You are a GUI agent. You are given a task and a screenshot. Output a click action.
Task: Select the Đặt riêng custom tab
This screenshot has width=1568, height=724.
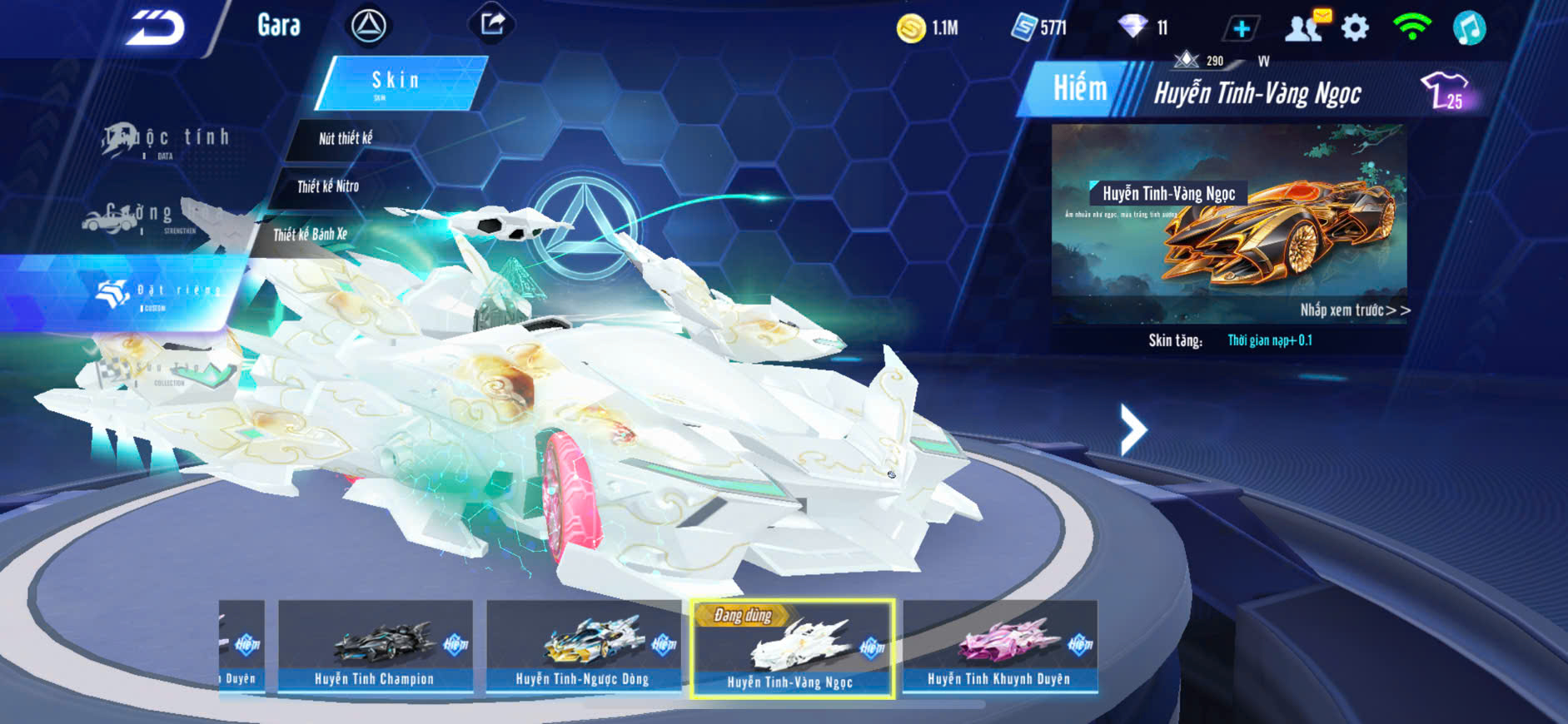(x=158, y=293)
